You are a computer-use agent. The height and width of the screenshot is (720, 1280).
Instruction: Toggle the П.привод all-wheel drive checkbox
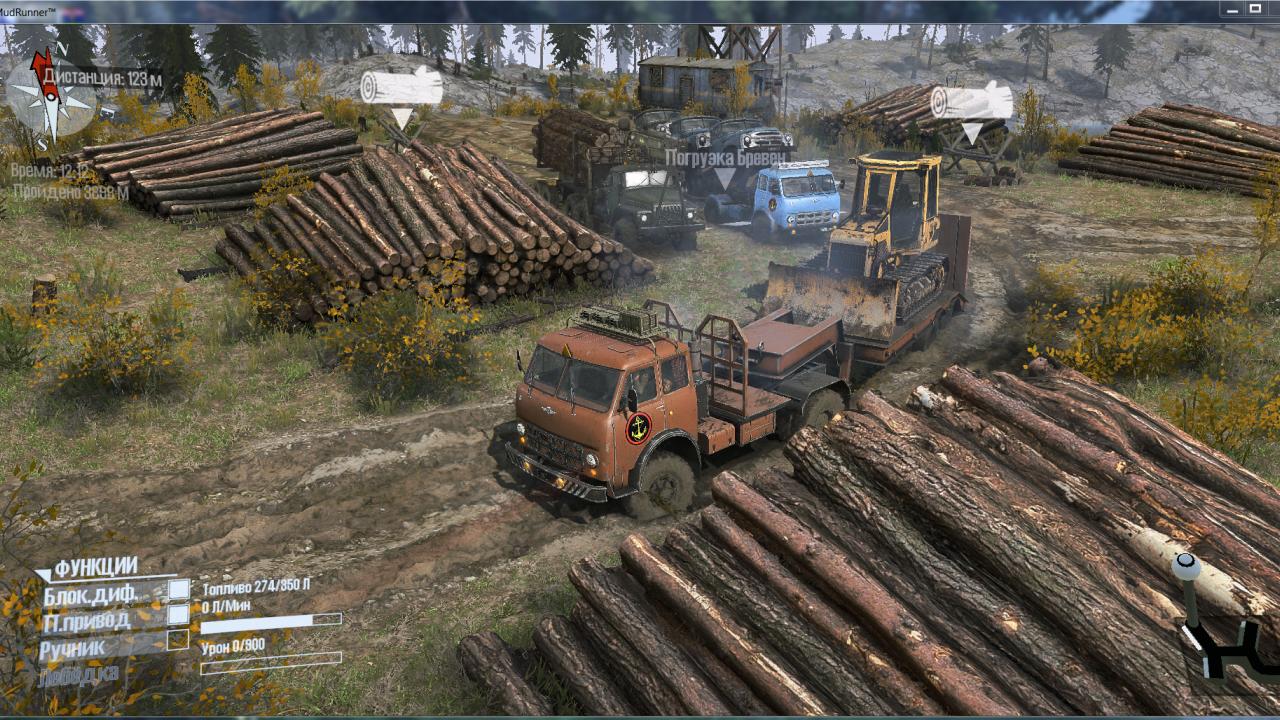pos(178,614)
